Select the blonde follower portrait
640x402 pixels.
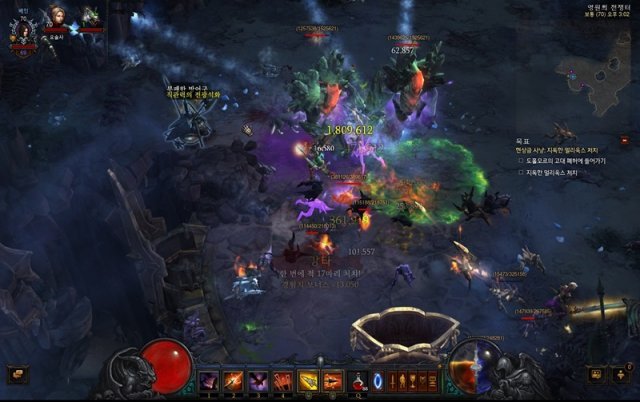point(54,17)
